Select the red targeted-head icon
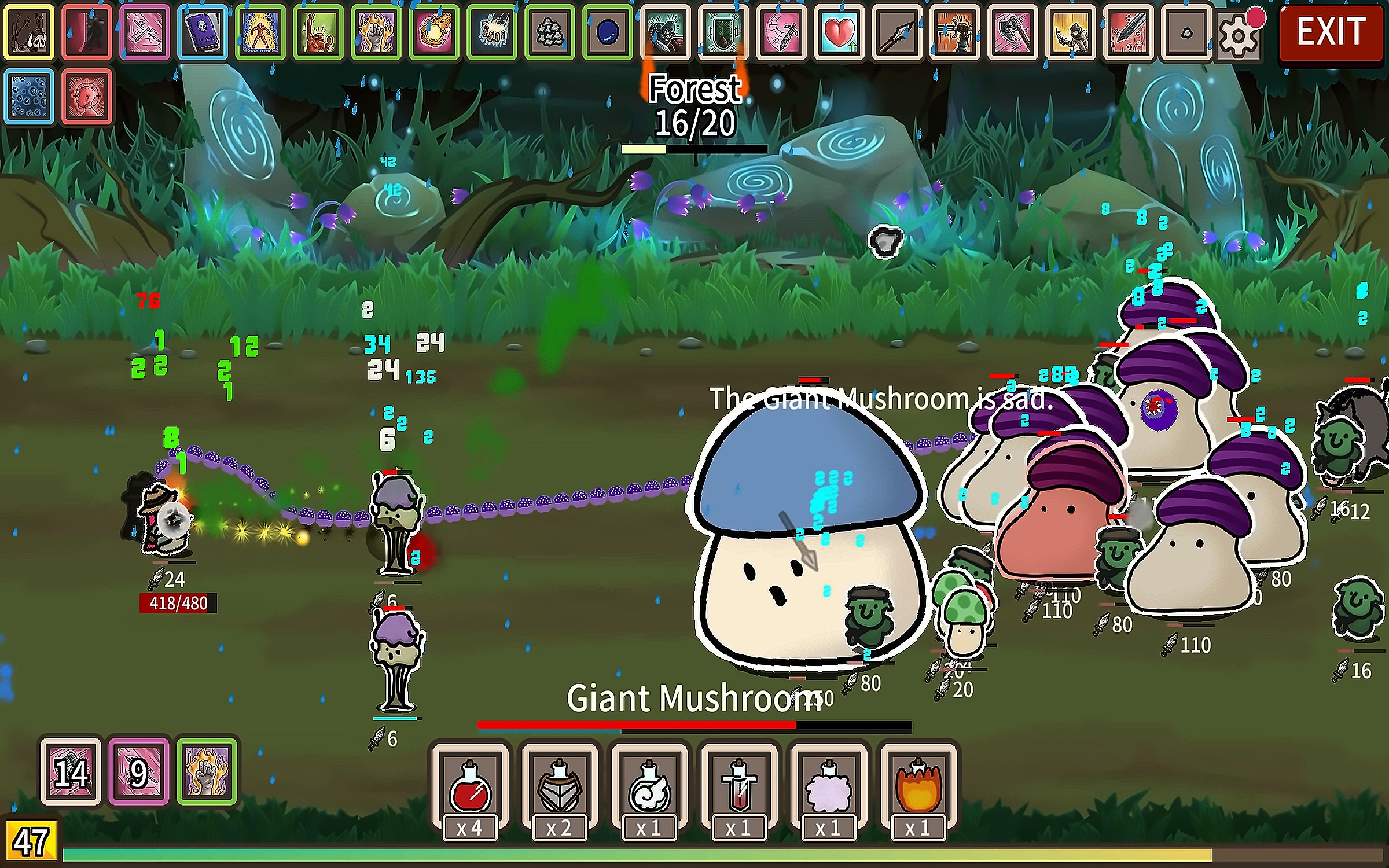 87,96
